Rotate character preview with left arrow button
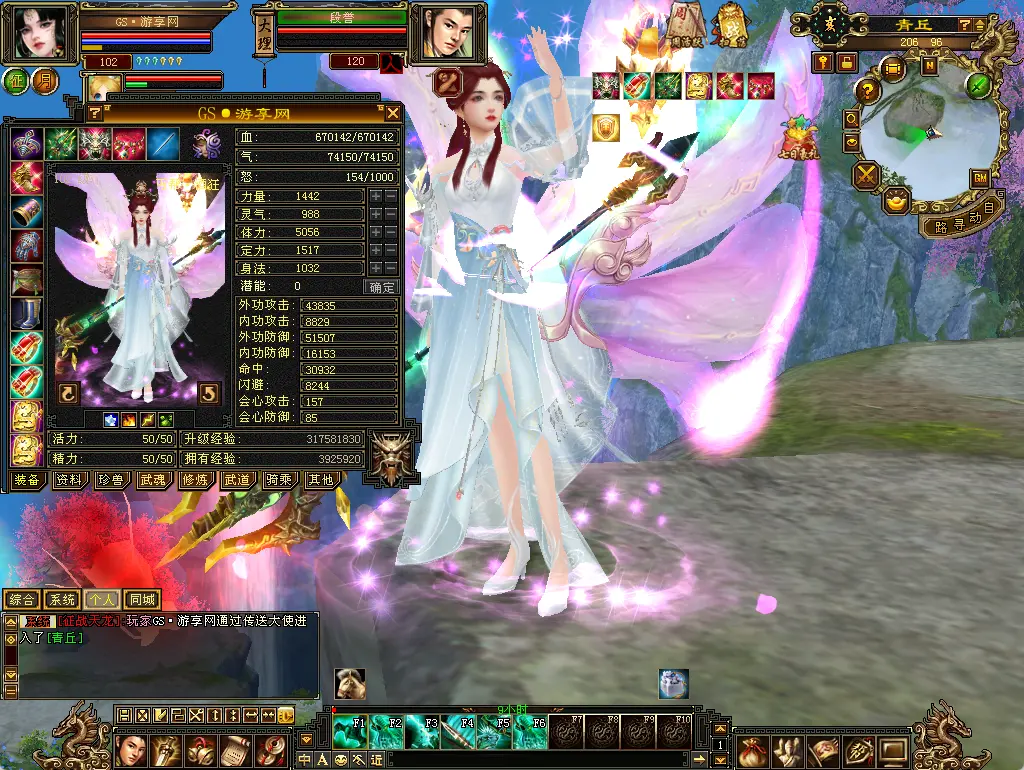The height and width of the screenshot is (770, 1024). click(x=68, y=393)
